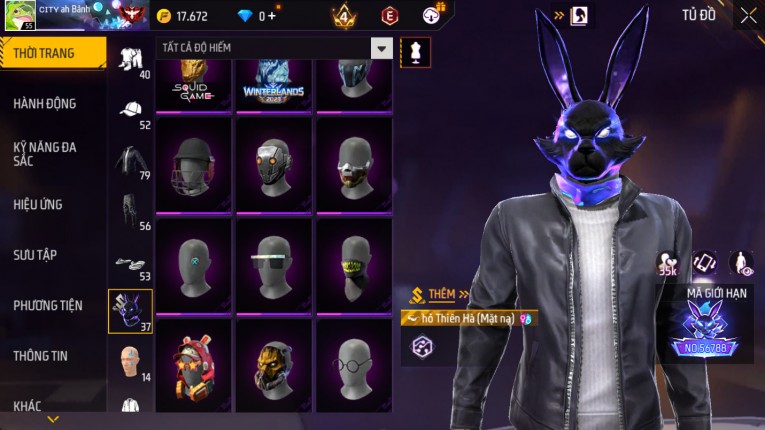Open the shoes category with 53 items
This screenshot has width=765, height=430.
(130, 262)
